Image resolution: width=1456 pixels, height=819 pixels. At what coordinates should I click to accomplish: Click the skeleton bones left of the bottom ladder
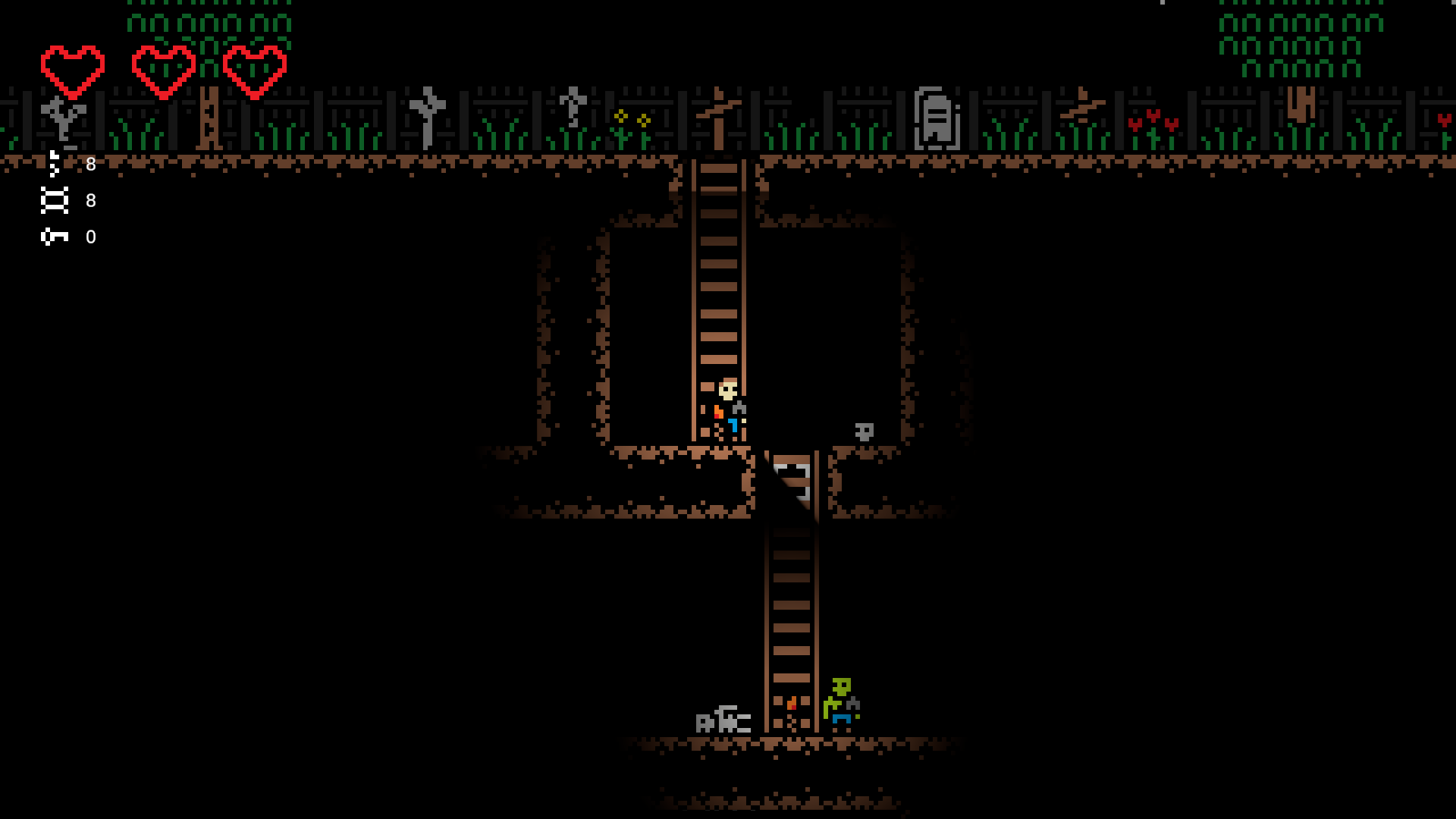click(724, 720)
